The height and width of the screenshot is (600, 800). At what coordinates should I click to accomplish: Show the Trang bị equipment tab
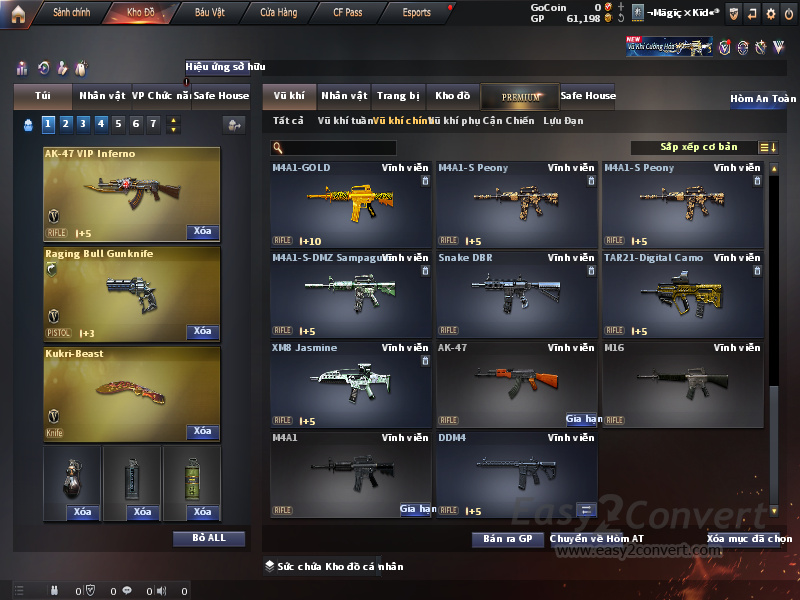398,96
